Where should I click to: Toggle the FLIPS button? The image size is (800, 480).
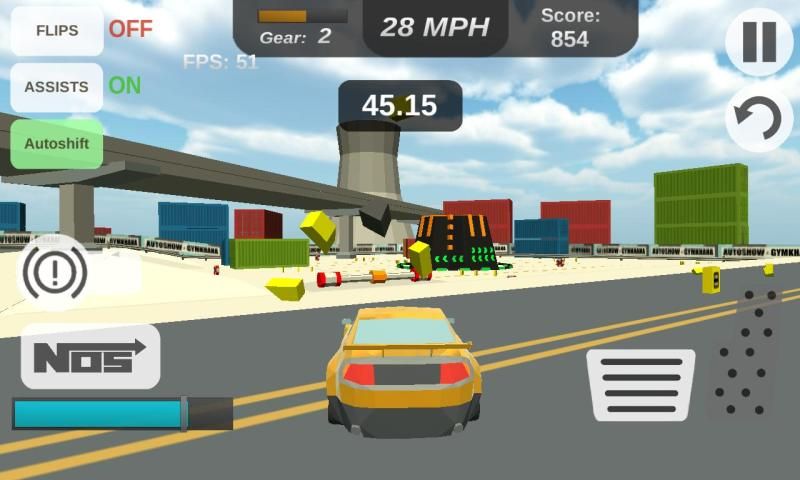click(x=57, y=30)
